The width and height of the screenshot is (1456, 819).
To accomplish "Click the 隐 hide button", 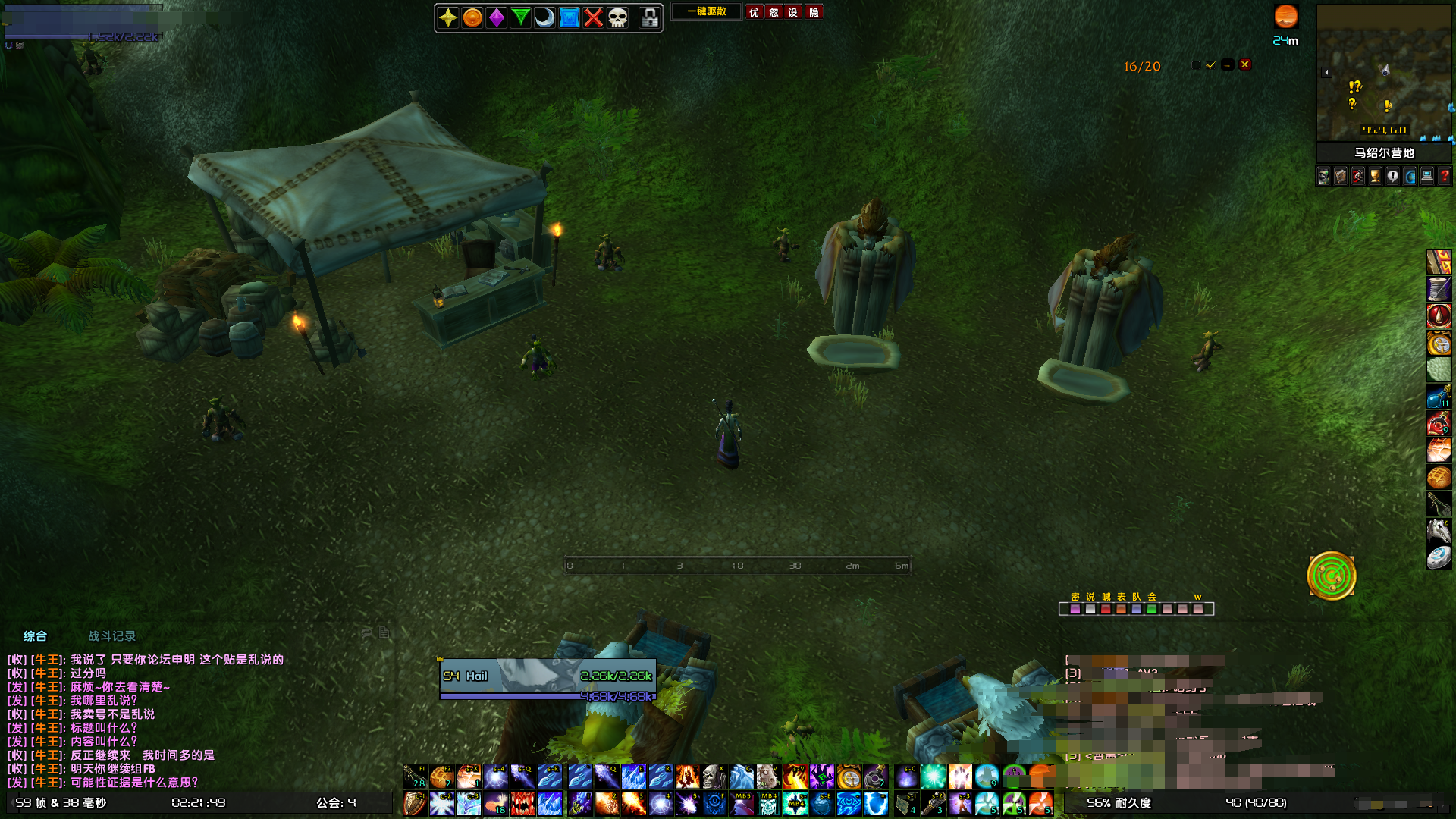I will pos(814,12).
